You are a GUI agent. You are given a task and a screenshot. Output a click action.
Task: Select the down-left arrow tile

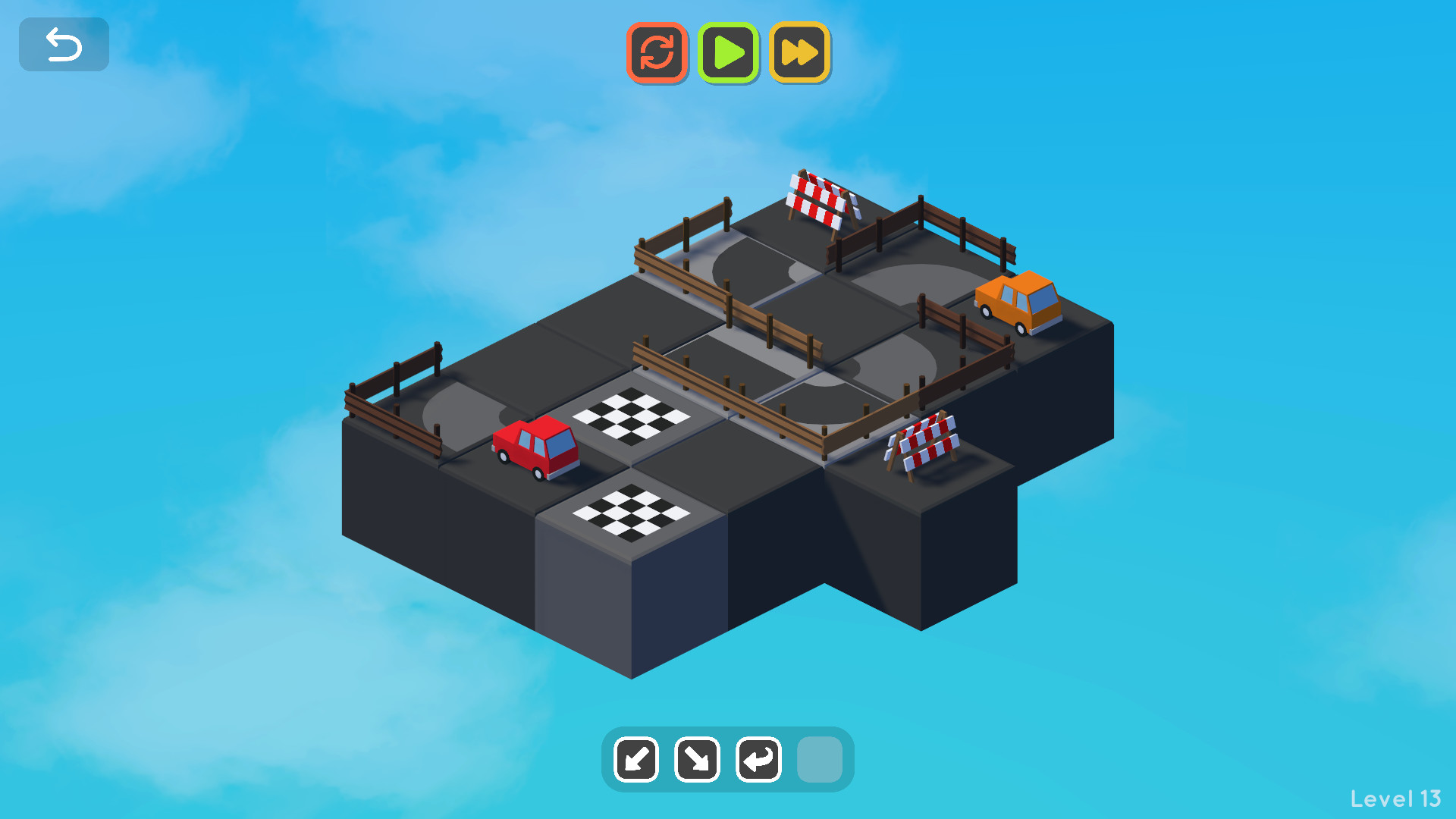tap(636, 759)
